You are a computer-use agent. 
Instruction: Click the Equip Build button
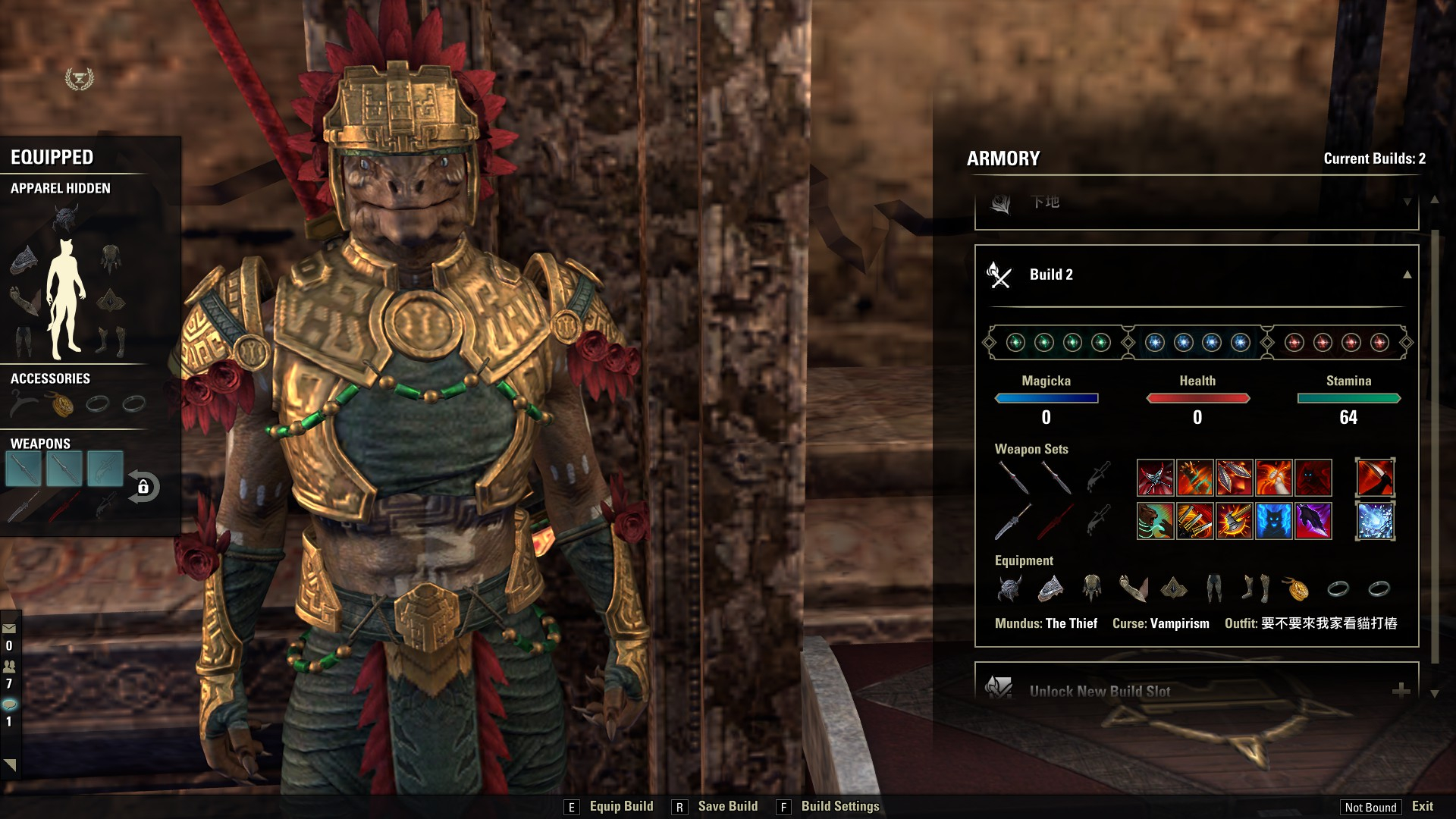[x=620, y=806]
